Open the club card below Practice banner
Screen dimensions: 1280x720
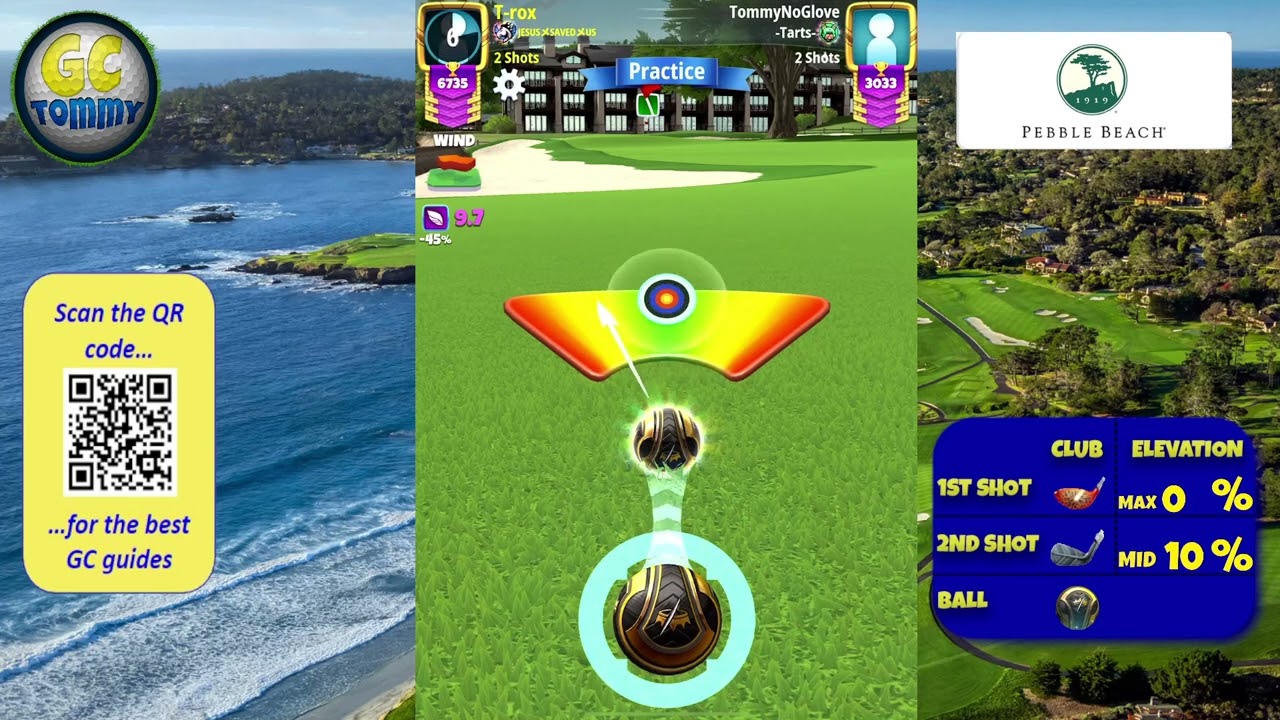[x=648, y=103]
